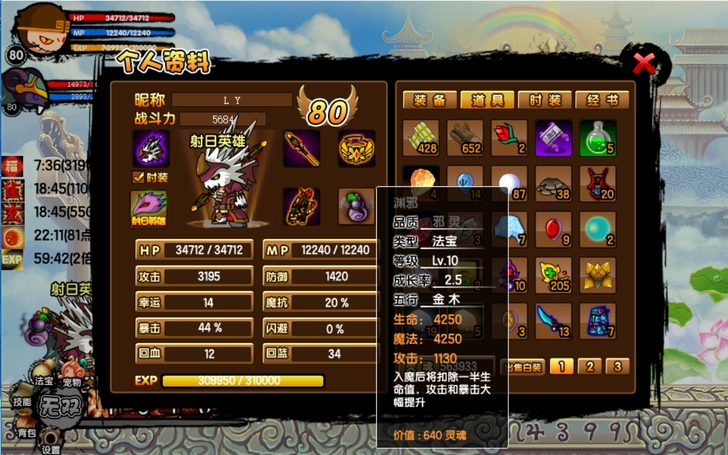Open the 宠物 pet menu
728x455 pixels.
pos(71,381)
